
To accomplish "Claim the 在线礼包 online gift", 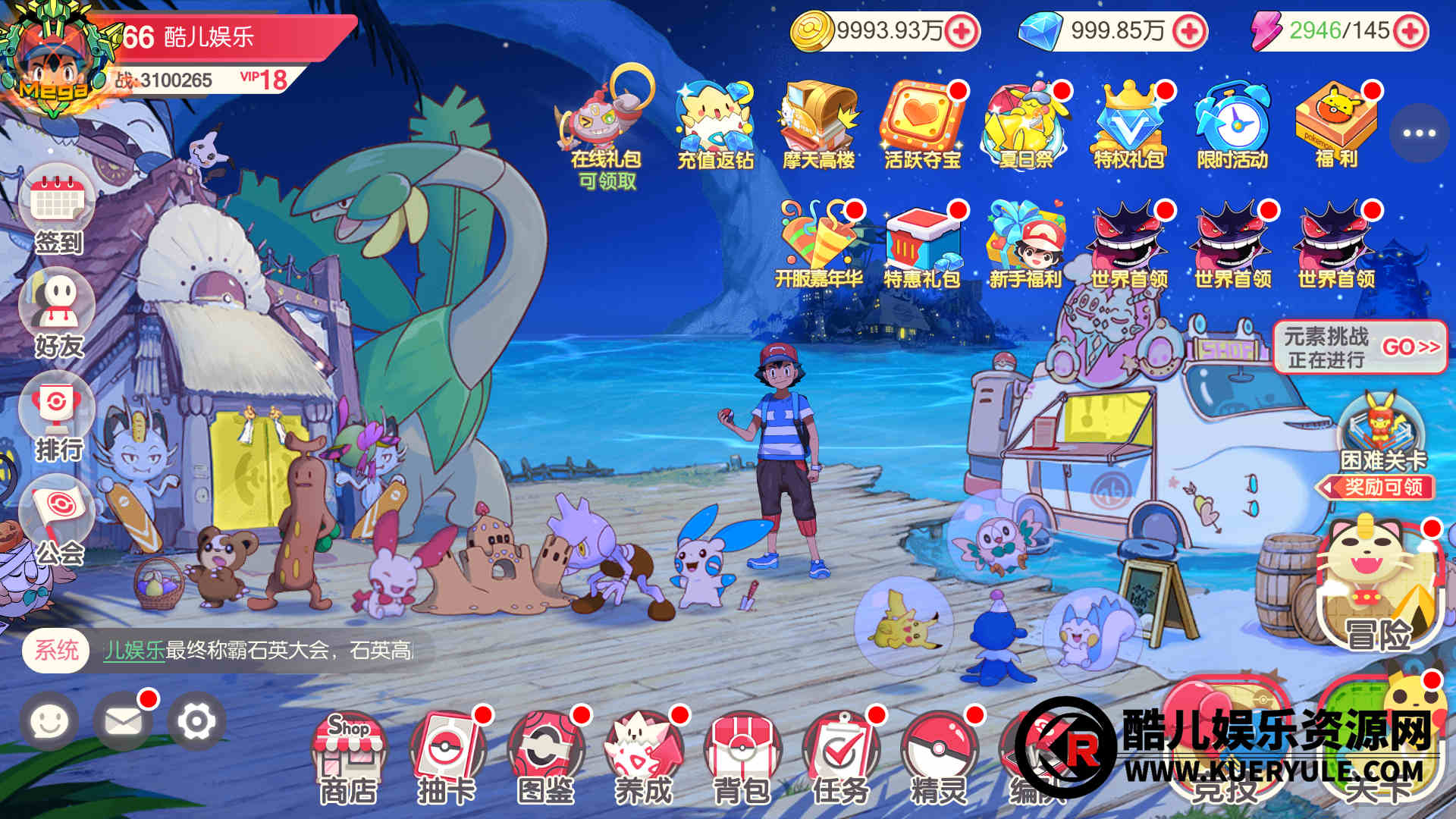I will [x=606, y=127].
